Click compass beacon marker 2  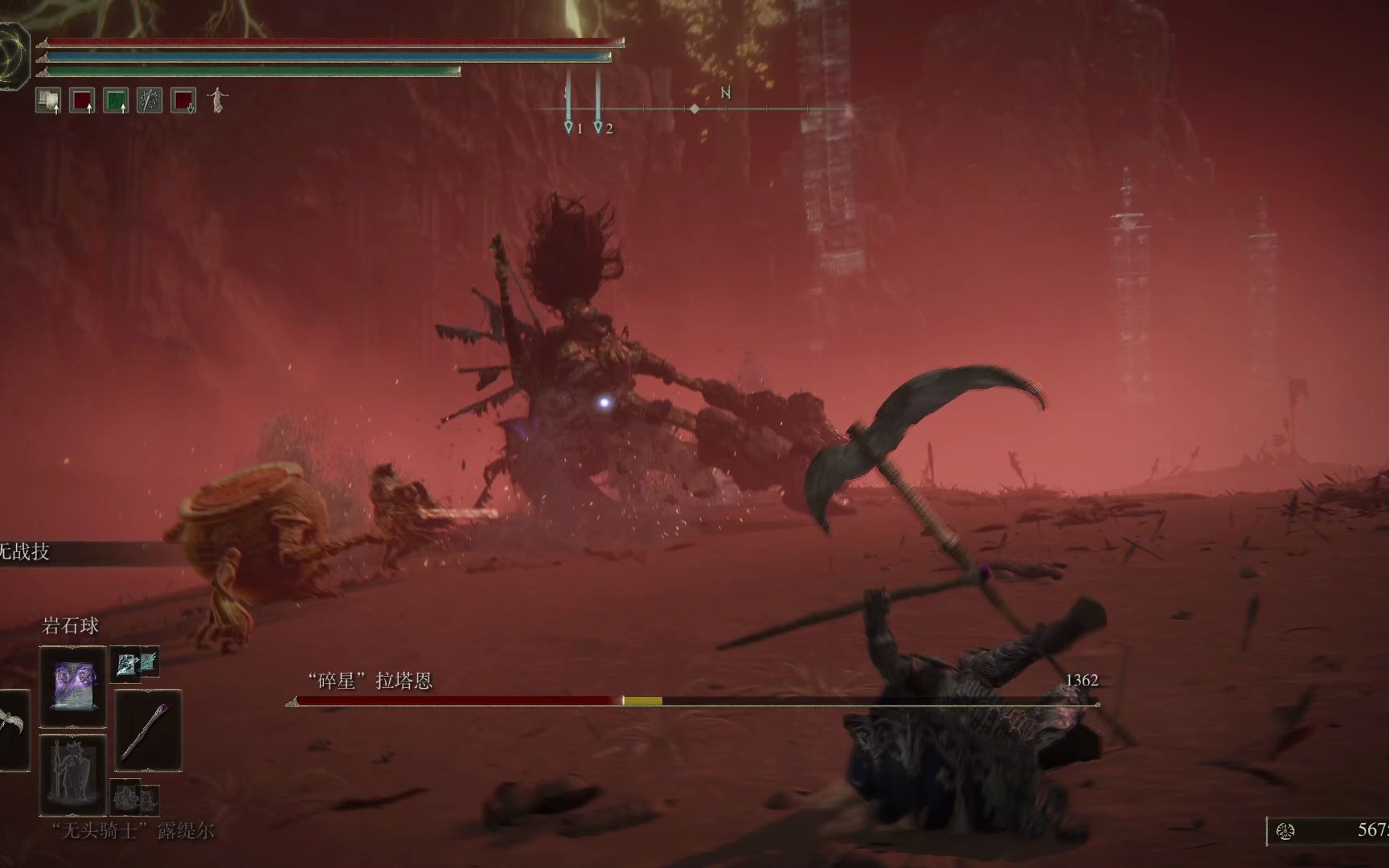coord(598,127)
